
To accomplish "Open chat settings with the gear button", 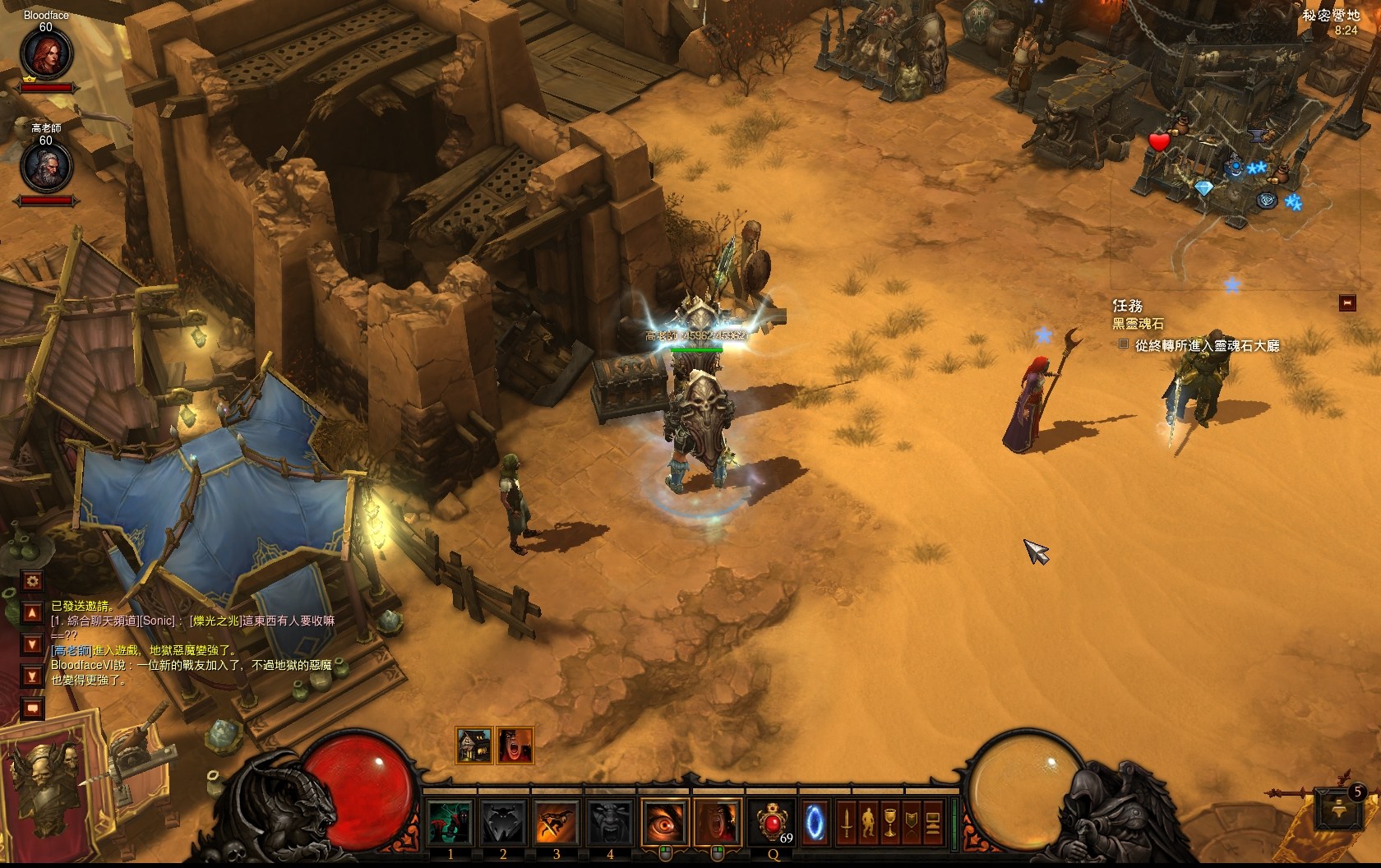I will [x=32, y=581].
